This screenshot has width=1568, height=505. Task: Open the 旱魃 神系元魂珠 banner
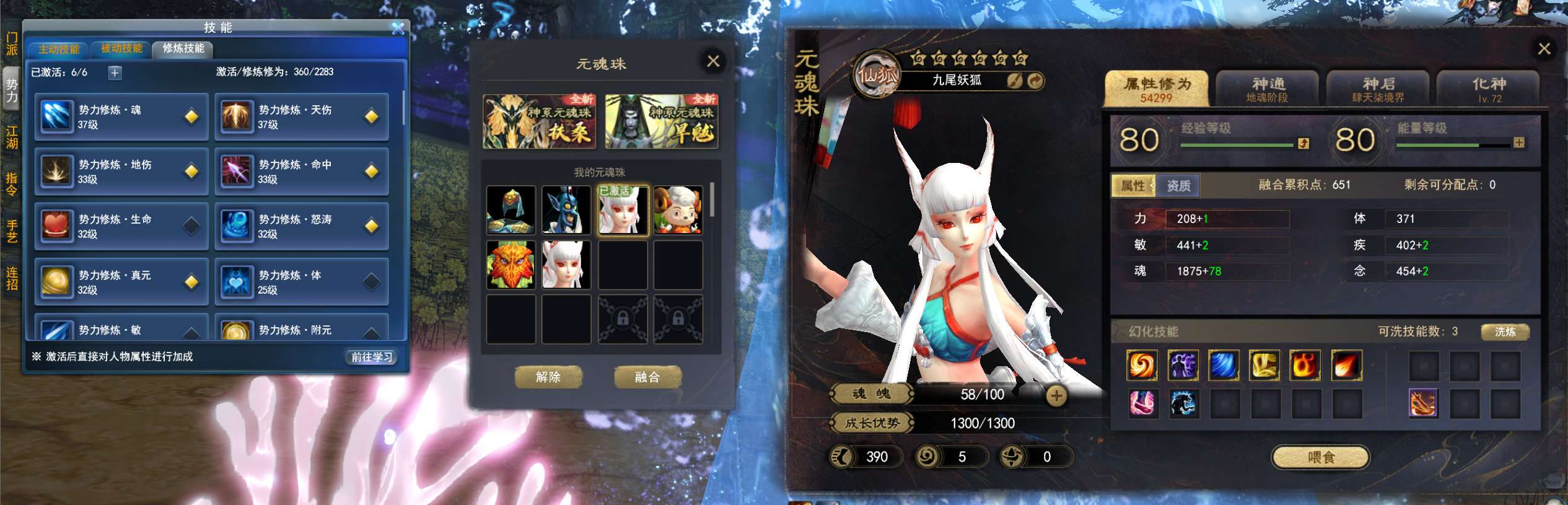point(662,121)
